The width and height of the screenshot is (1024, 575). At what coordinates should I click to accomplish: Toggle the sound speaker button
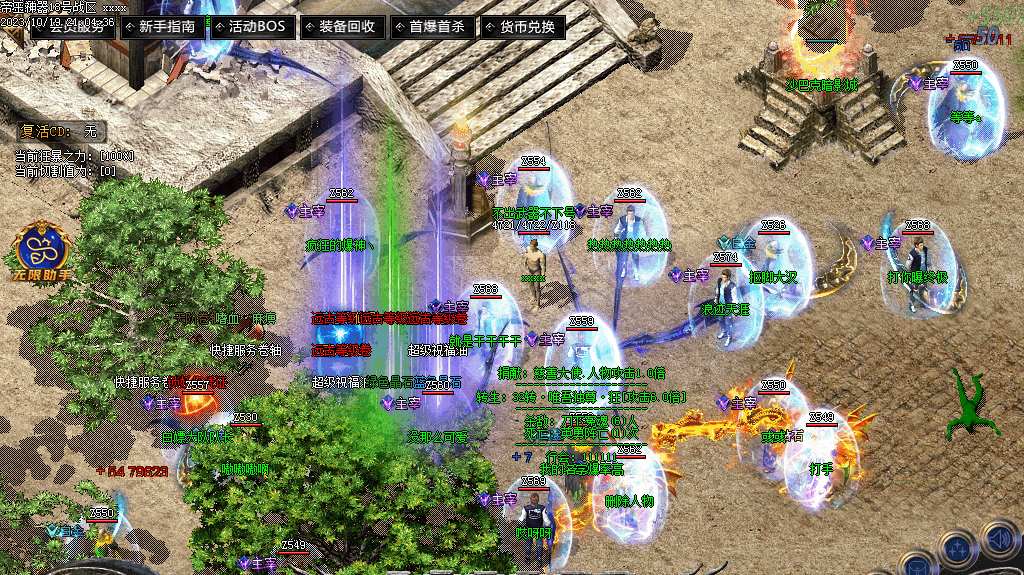[x=1001, y=541]
